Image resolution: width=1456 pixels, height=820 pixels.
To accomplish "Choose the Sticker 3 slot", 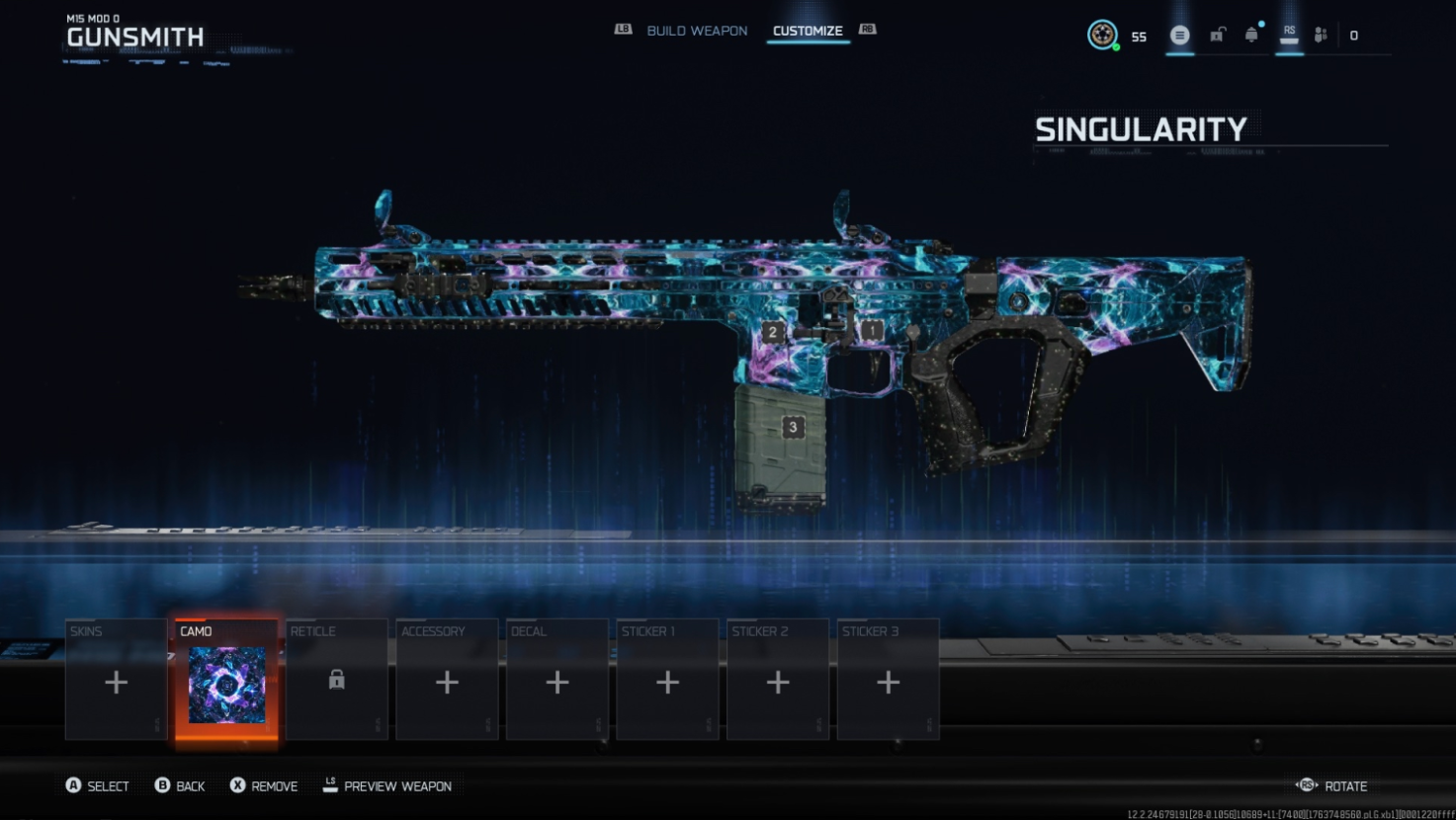I will coord(889,680).
